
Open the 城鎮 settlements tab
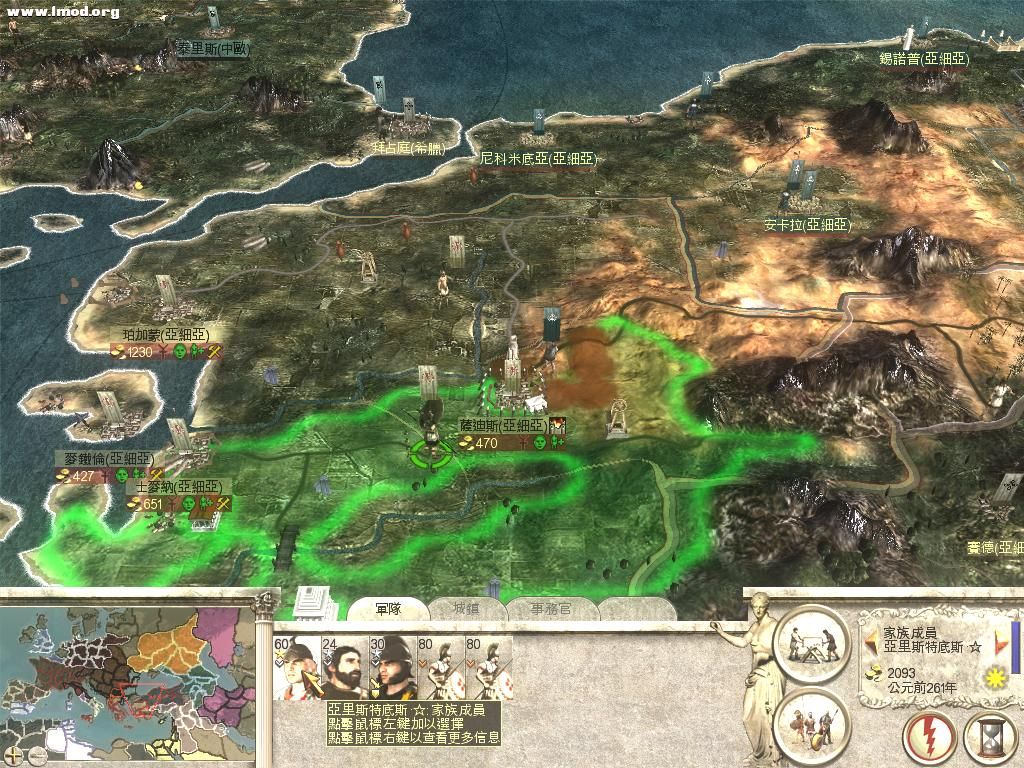[x=466, y=609]
